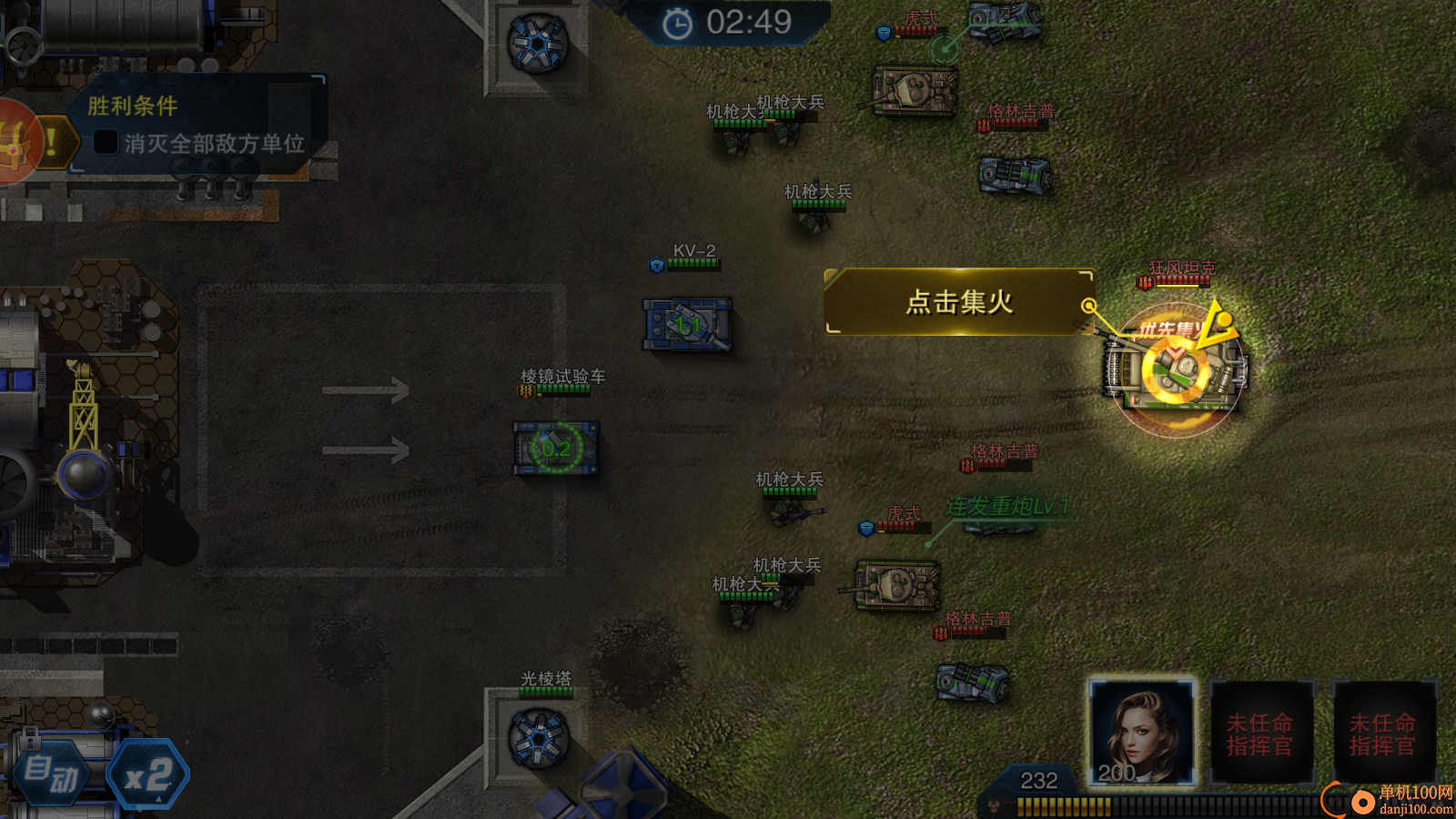Toggle the 自动 auto-battle hexagon
The height and width of the screenshot is (819, 1456).
click(53, 773)
